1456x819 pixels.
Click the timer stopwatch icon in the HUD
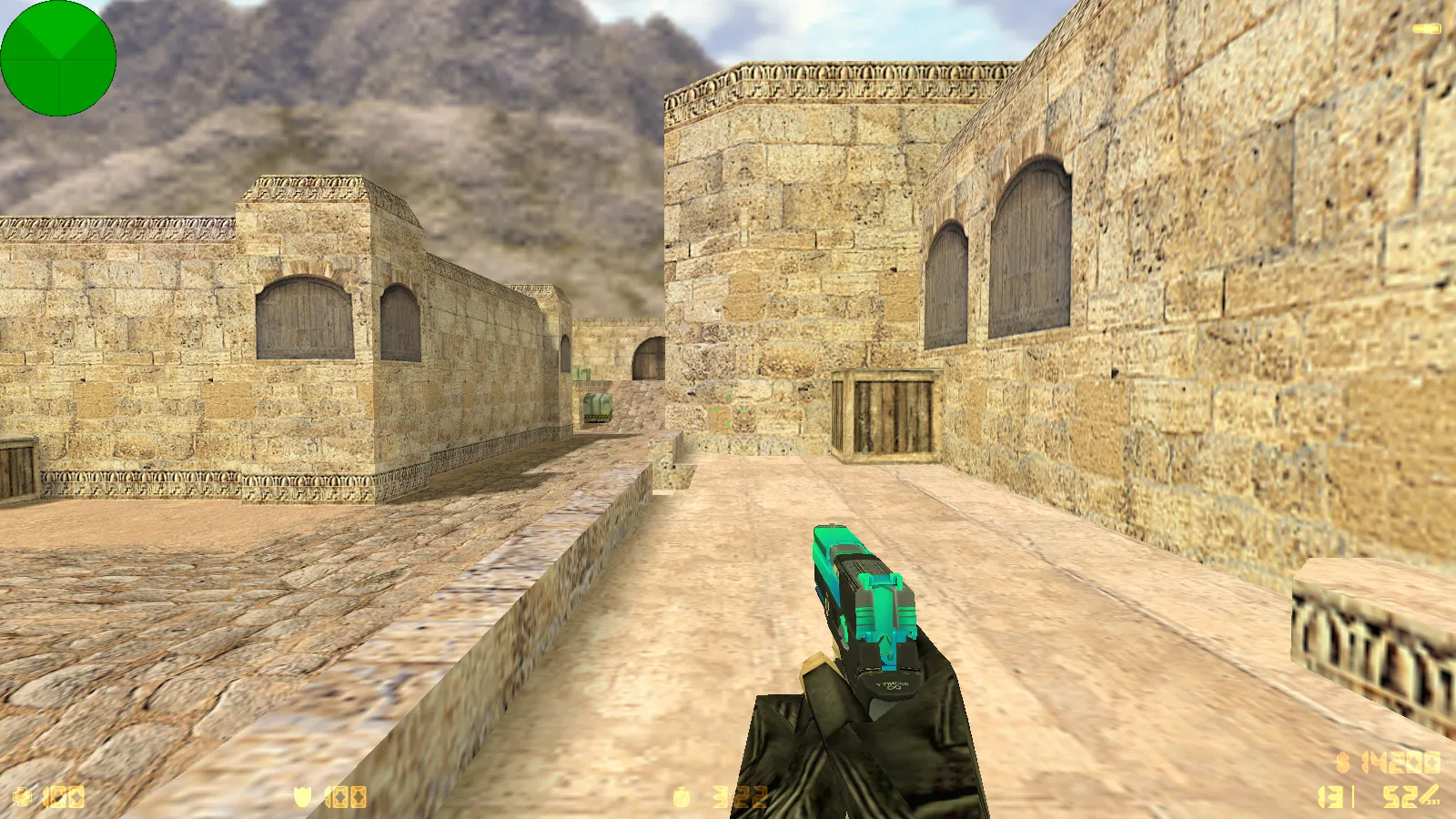pyautogui.click(x=681, y=796)
